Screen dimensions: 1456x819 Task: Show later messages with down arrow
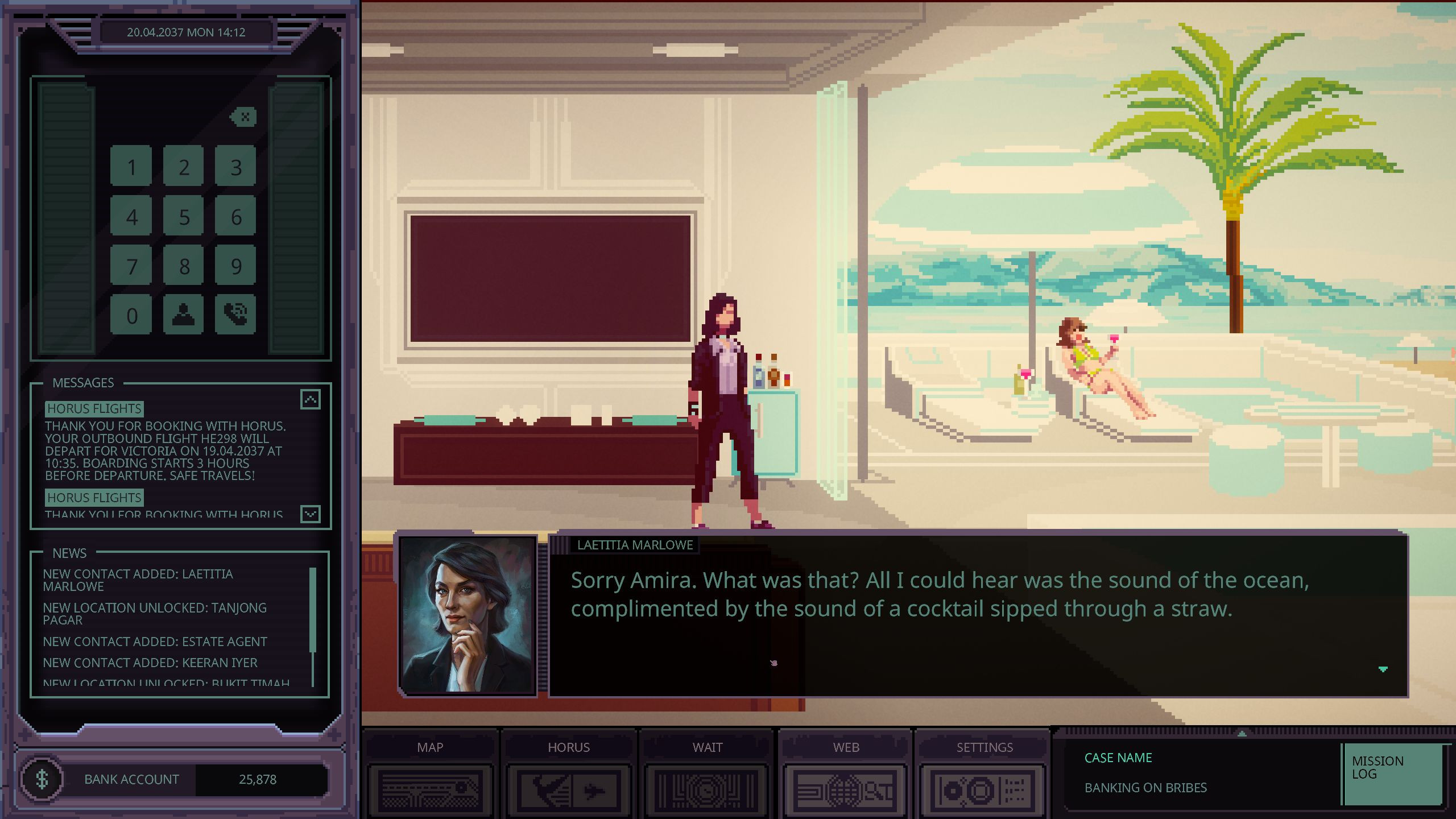311,514
